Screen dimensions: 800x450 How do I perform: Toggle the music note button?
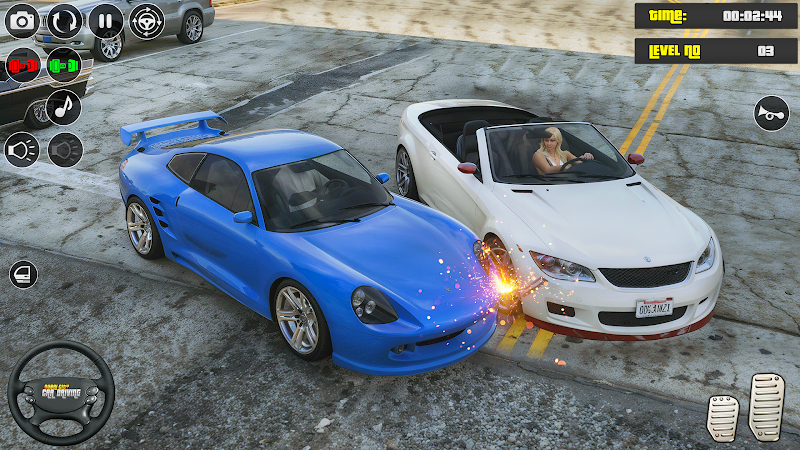point(64,107)
